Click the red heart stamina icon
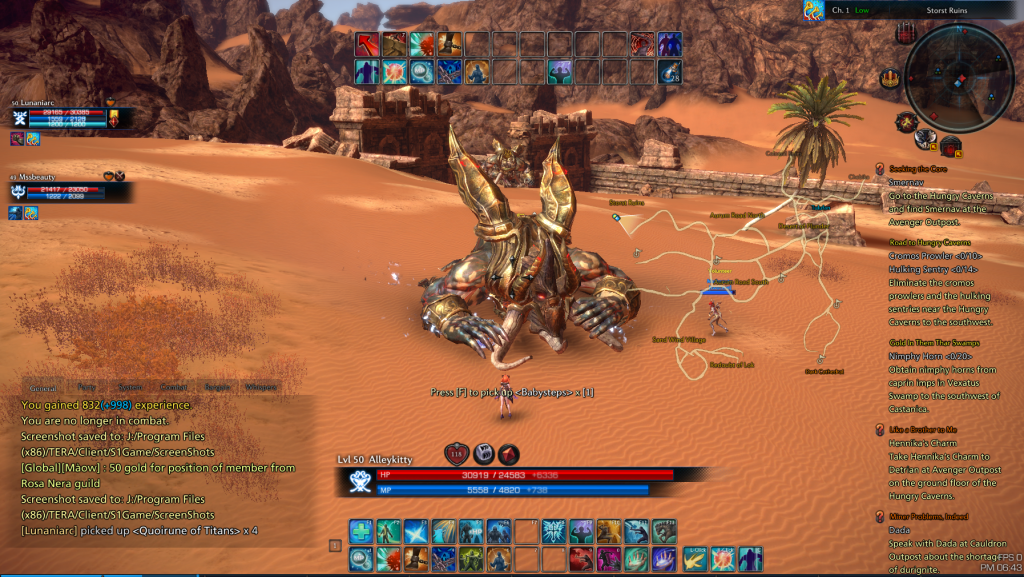 [457, 453]
